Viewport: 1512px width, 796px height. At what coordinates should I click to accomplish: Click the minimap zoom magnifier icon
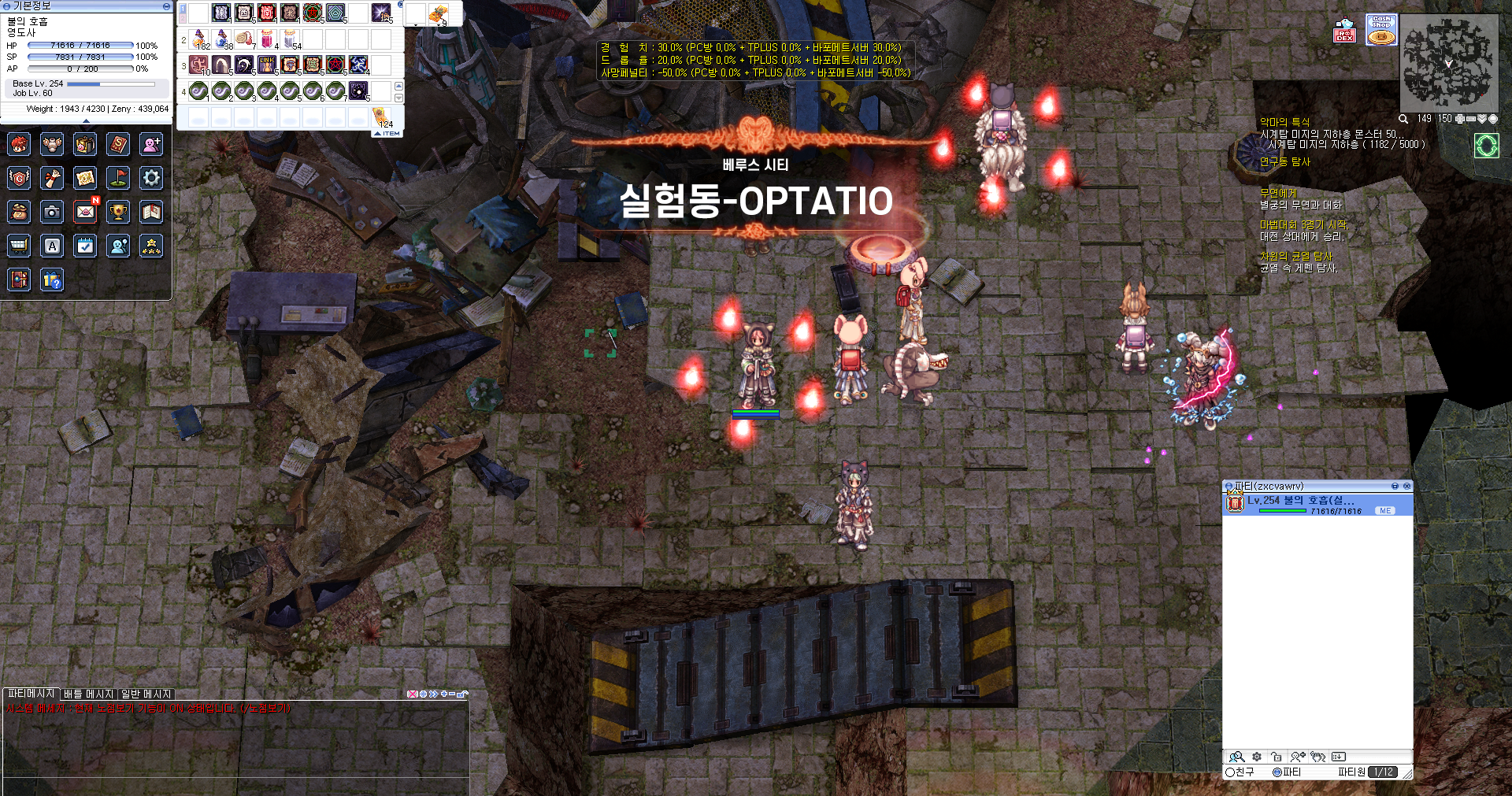pyautogui.click(x=1403, y=119)
